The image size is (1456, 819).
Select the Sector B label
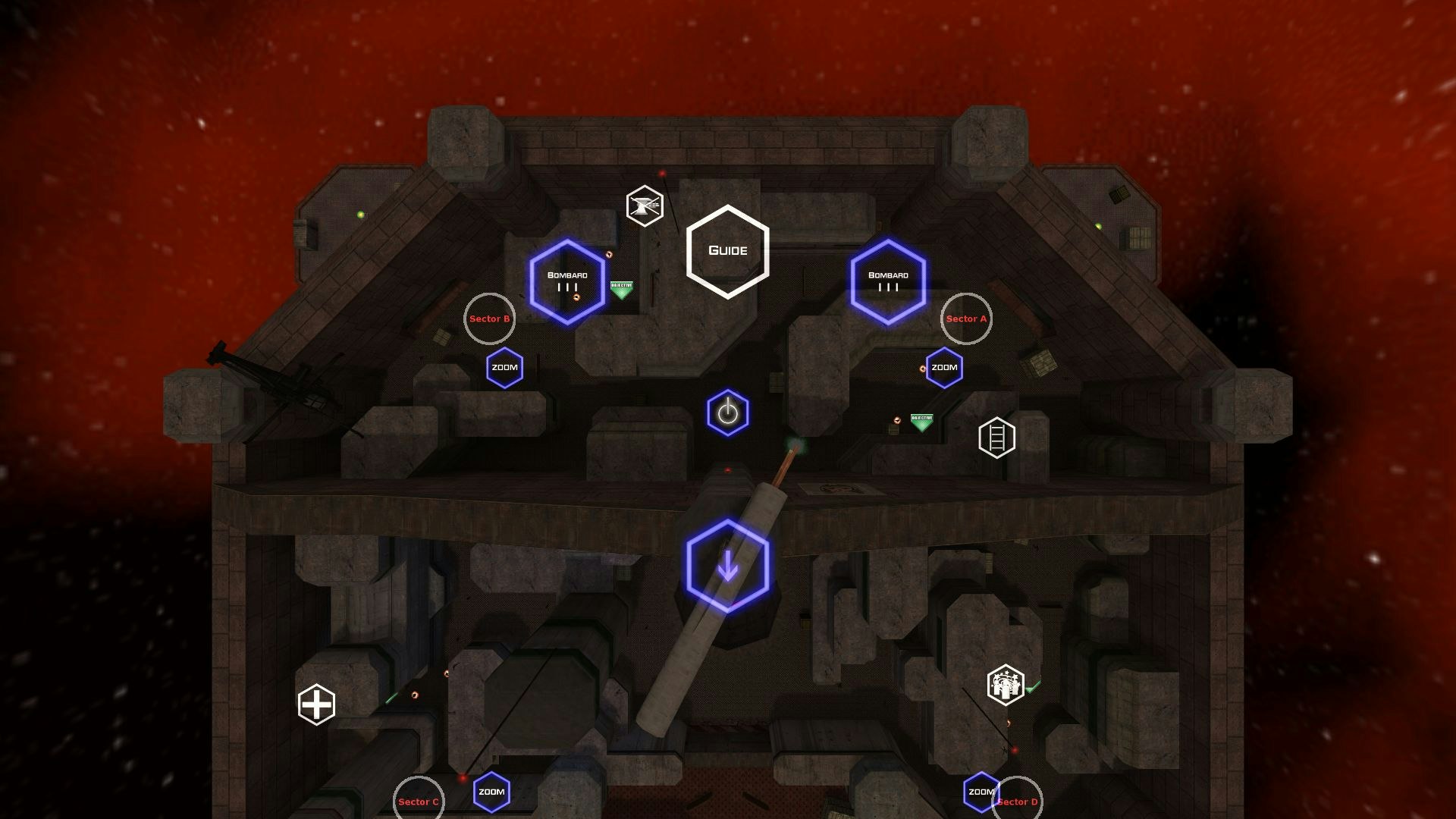[489, 319]
